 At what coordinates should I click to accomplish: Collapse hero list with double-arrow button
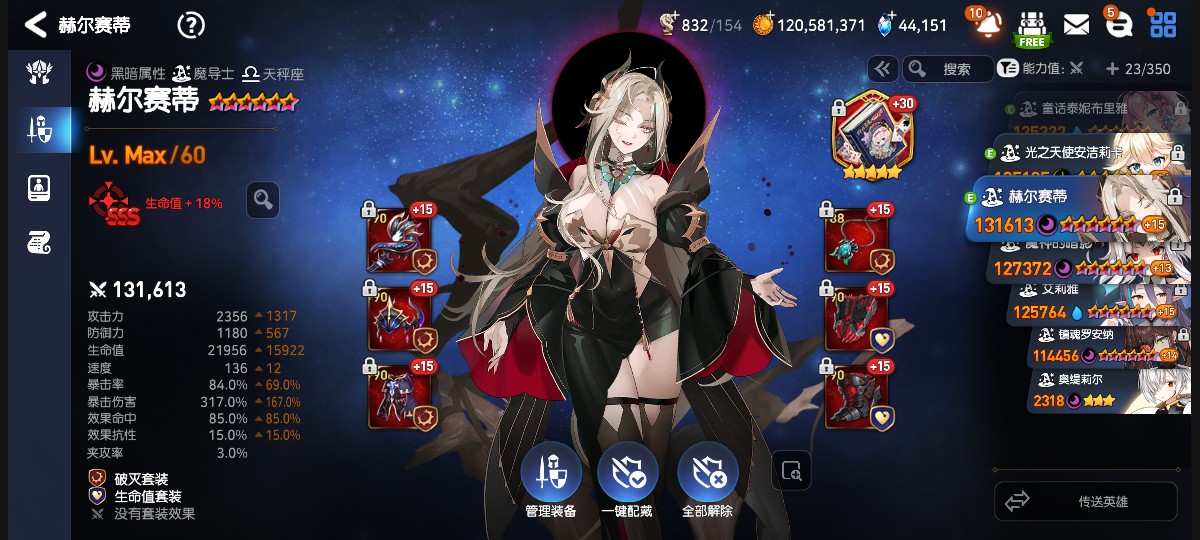(882, 69)
